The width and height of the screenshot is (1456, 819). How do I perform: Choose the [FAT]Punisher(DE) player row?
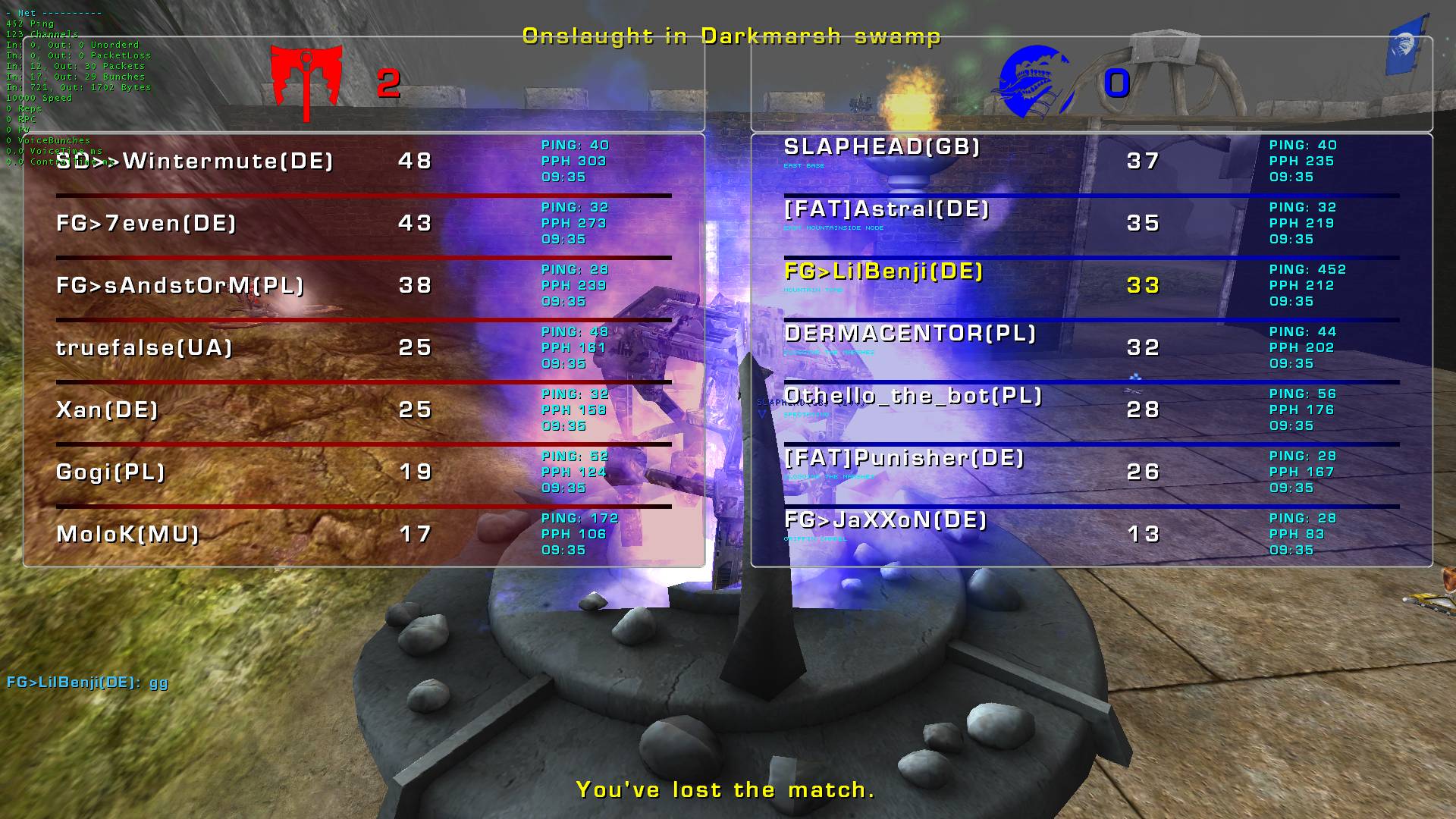point(905,458)
